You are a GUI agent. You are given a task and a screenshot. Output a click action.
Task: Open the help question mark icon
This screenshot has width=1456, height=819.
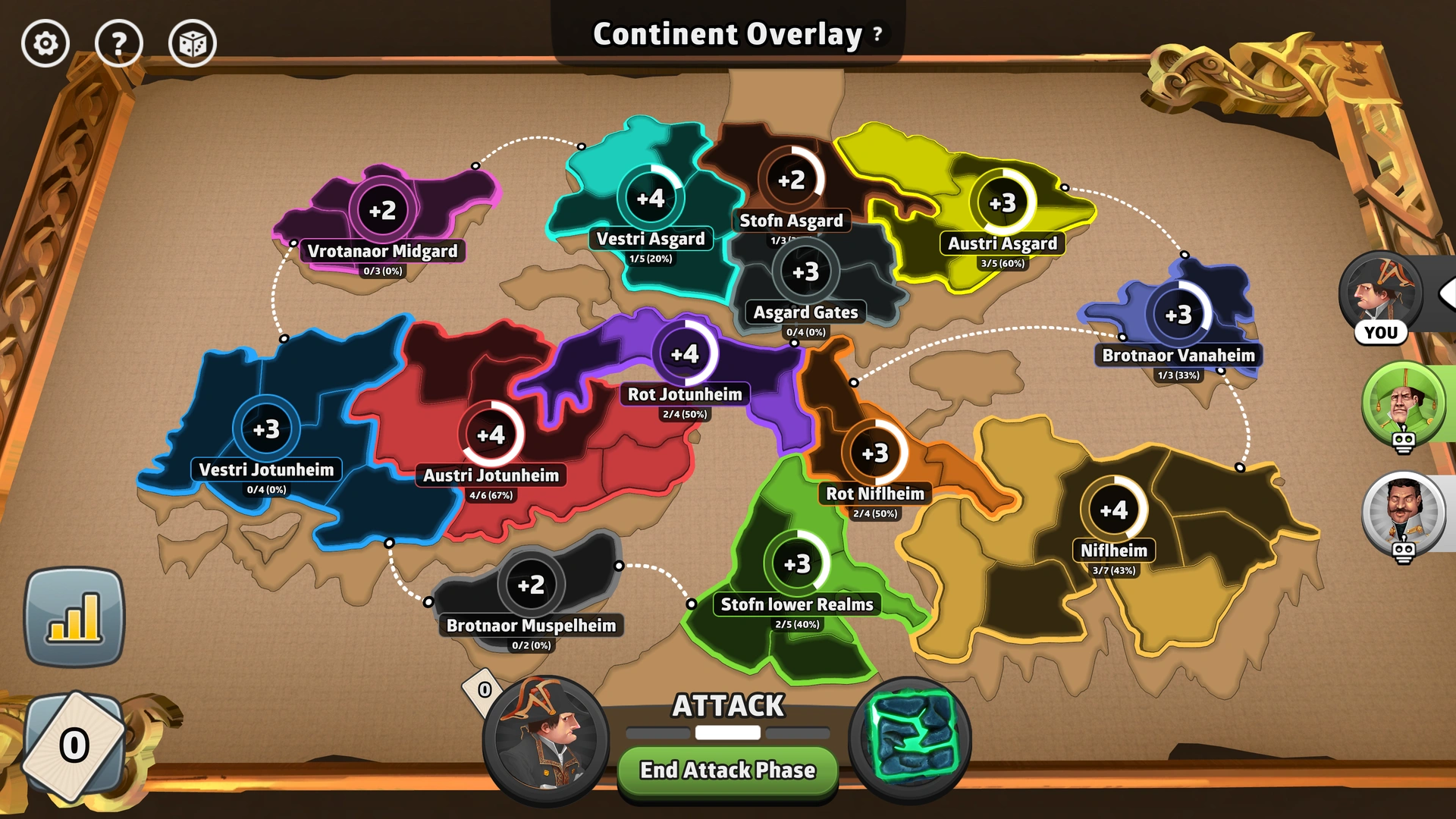(118, 43)
